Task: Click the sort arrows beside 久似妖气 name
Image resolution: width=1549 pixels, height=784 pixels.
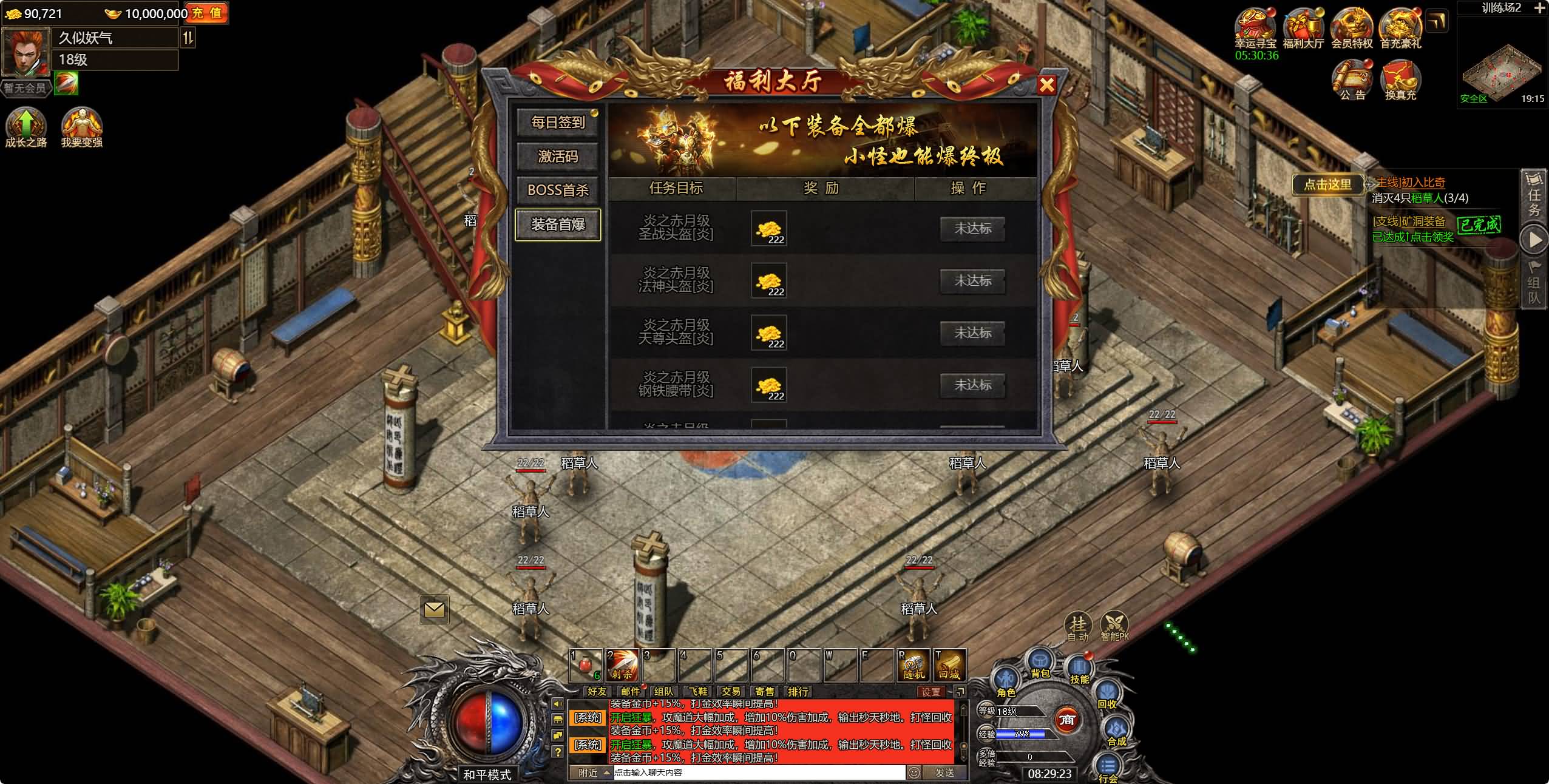Action: pyautogui.click(x=189, y=38)
